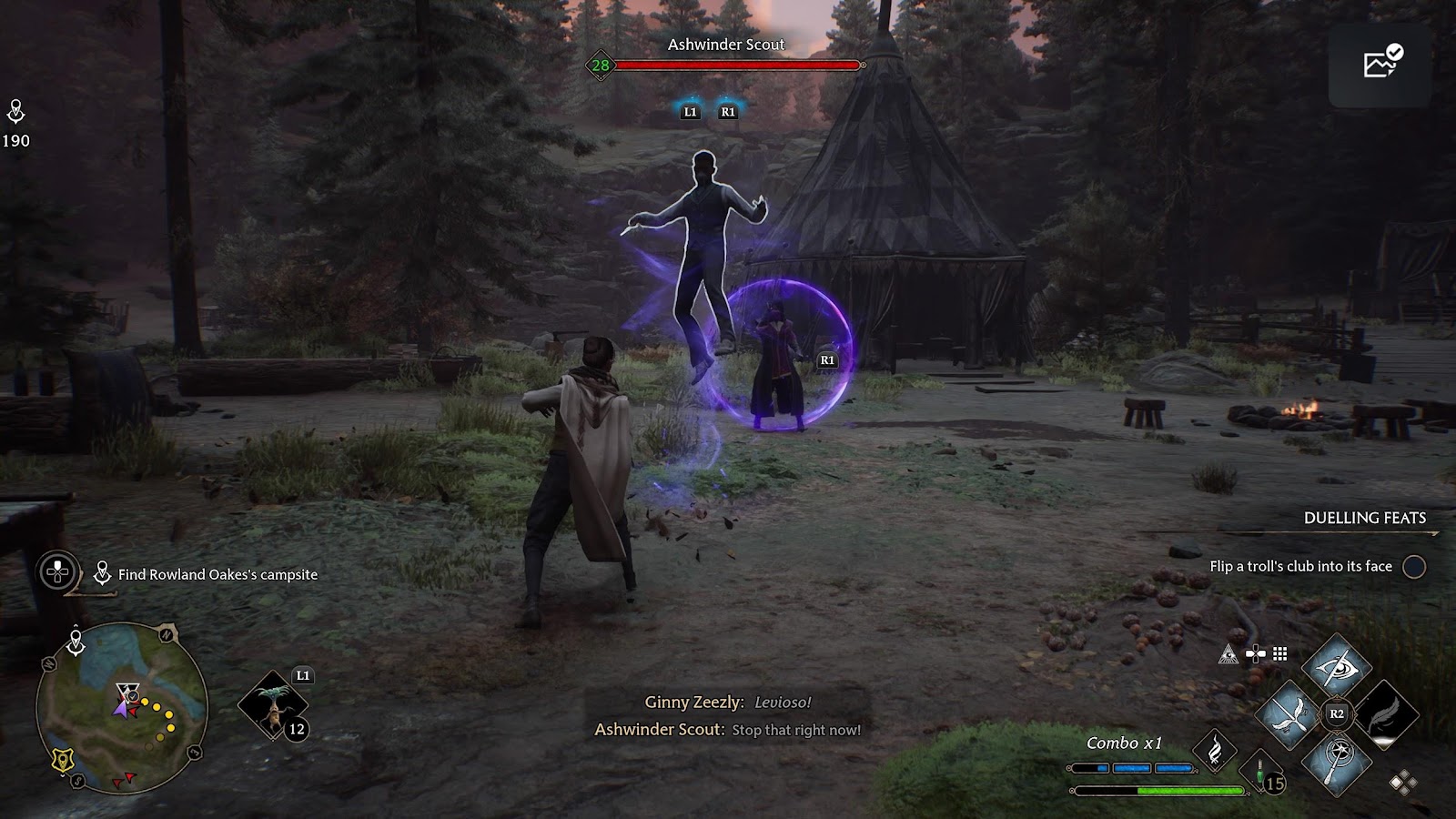Cast the Levioso feather-and-wand spell
Viewport: 1456px width, 819px height.
pyautogui.click(x=1289, y=715)
